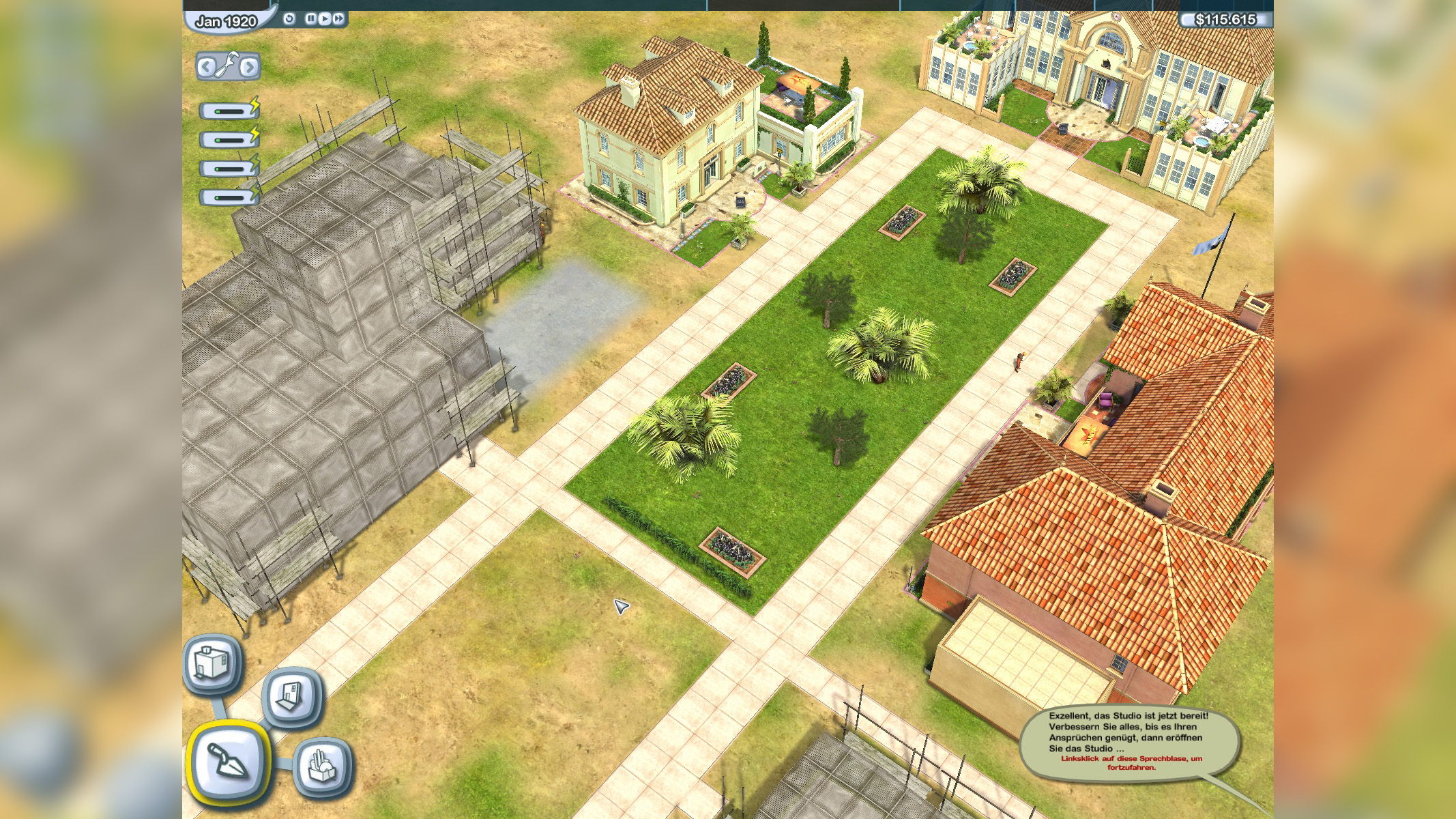Go to previous item with left arrow
The image size is (1456, 819).
click(206, 67)
